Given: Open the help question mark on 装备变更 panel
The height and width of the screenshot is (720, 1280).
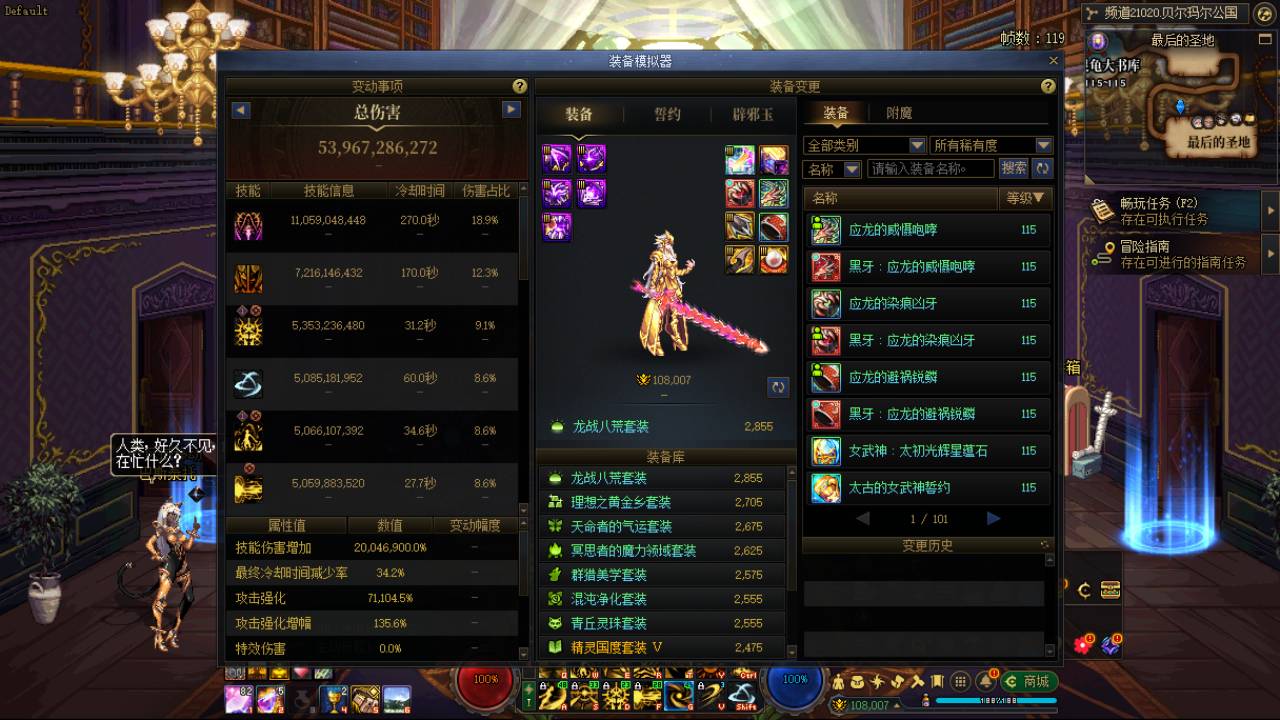Looking at the screenshot, I should click(x=1046, y=86).
